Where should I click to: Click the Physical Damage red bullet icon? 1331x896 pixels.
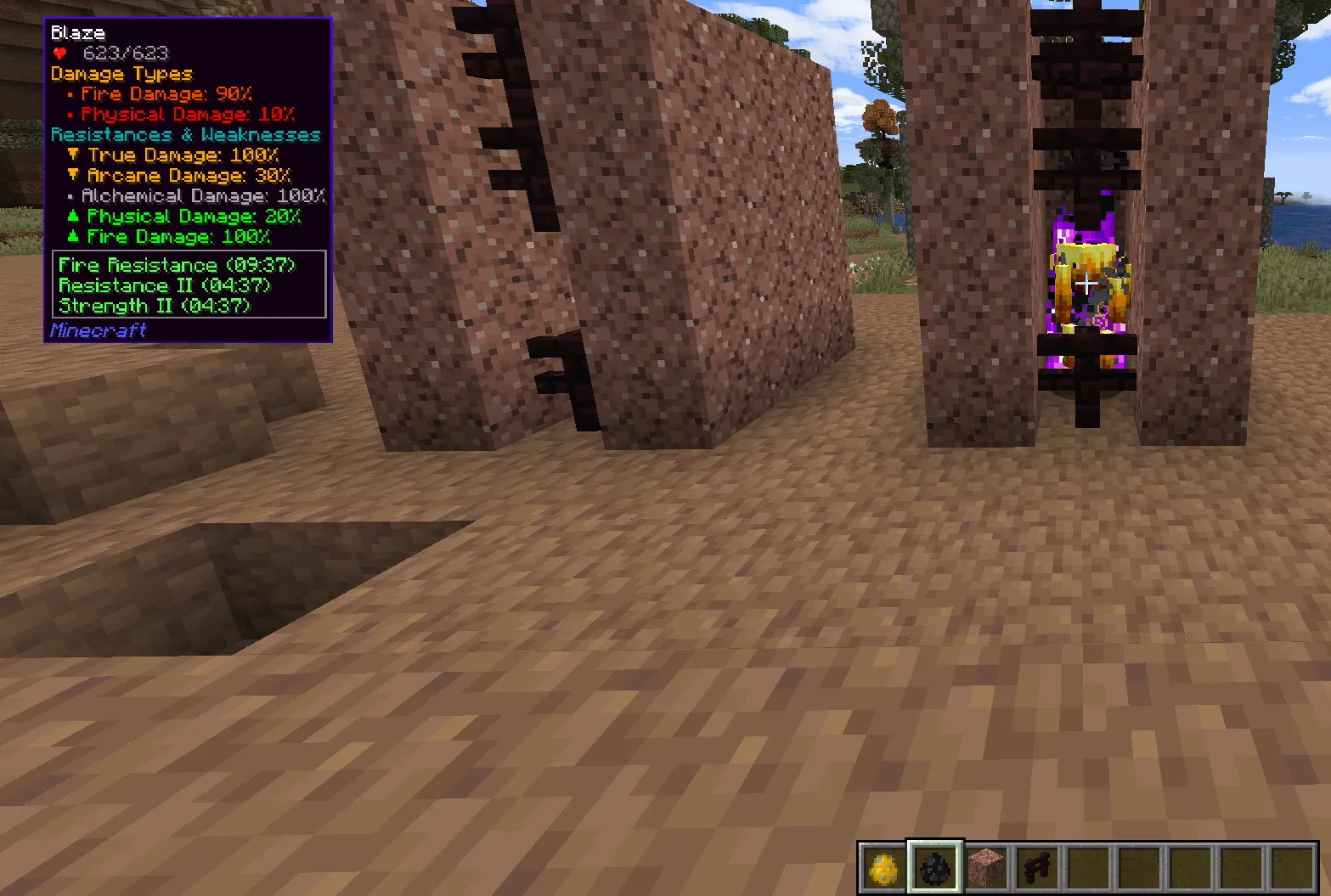[70, 115]
